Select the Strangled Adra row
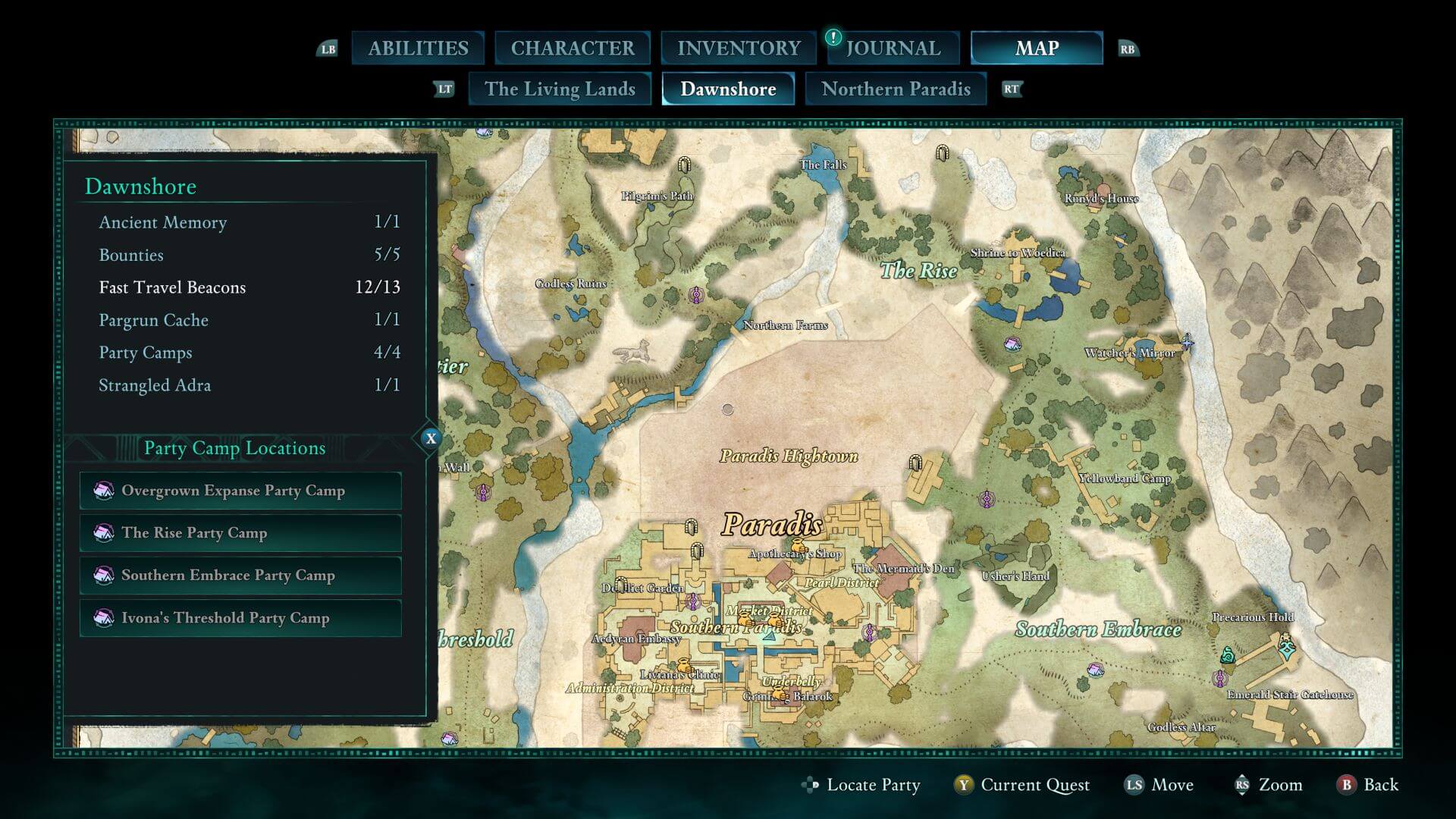1456x819 pixels. [x=249, y=385]
